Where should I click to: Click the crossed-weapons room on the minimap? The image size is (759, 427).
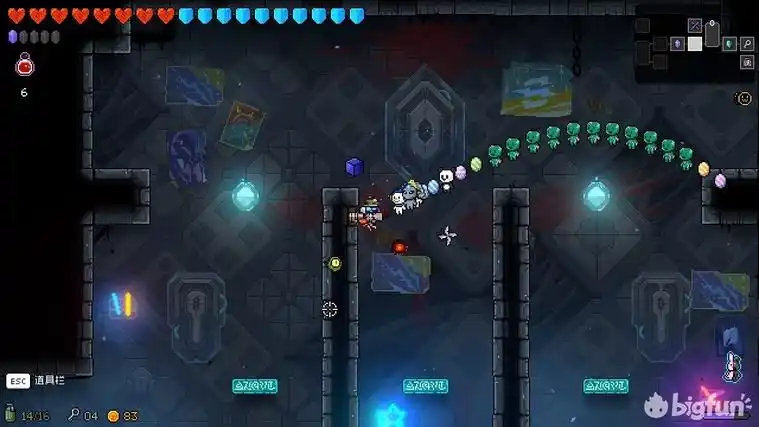(695, 25)
